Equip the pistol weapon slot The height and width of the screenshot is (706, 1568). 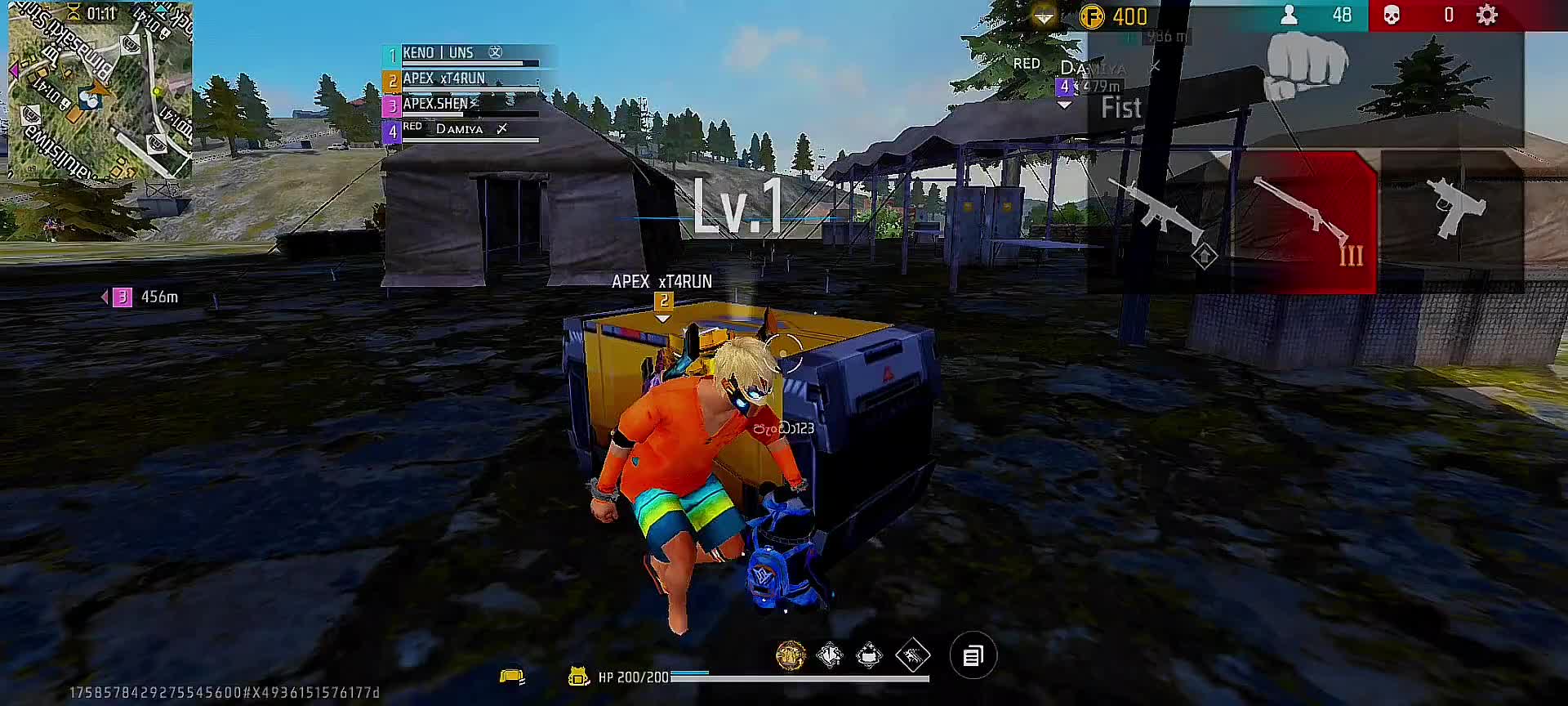coord(1452,211)
